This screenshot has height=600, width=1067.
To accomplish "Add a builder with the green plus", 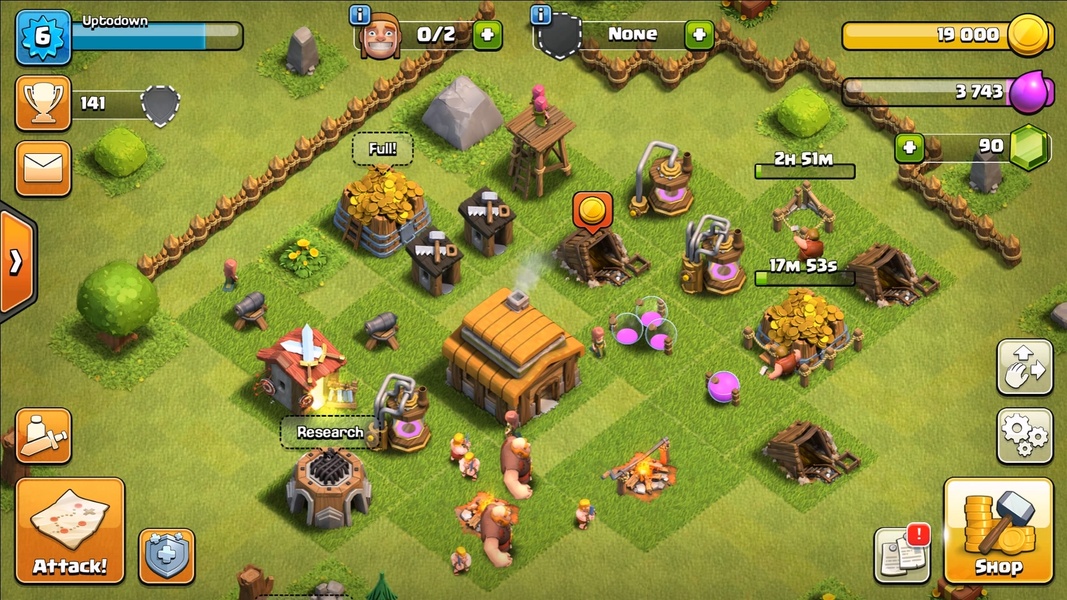I will click(x=487, y=35).
